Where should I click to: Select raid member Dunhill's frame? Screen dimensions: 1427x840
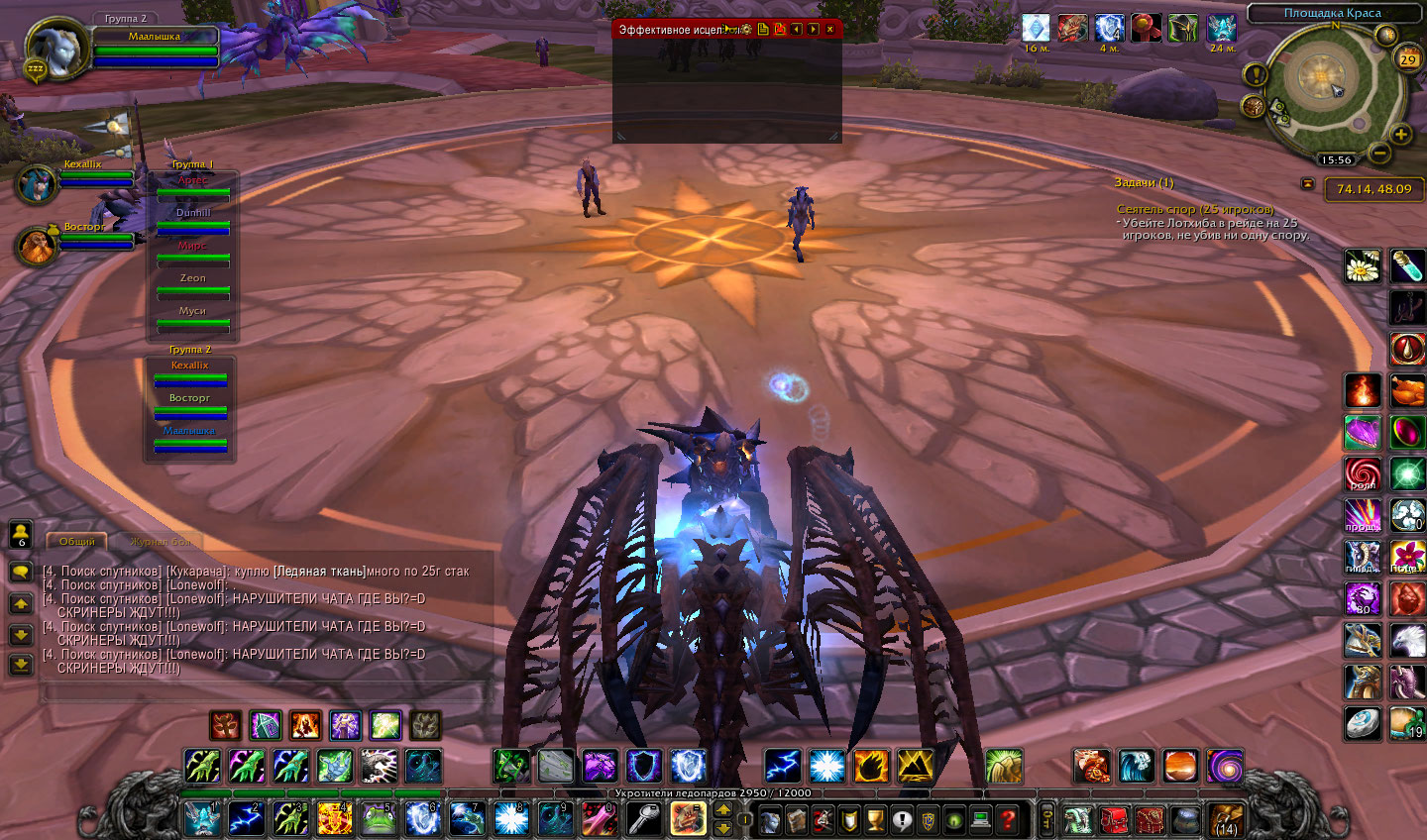point(193,220)
